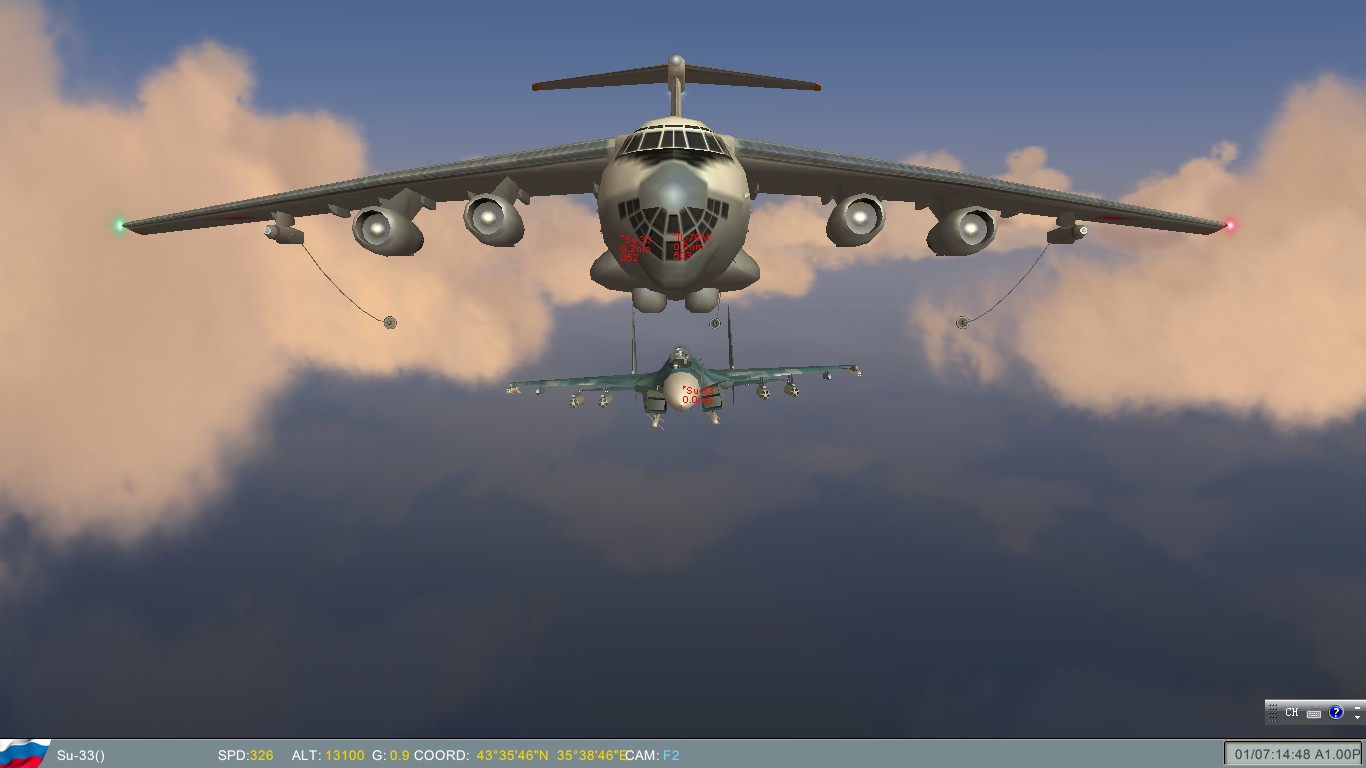Select the Su-33() aircraft name label
1366x768 pixels.
[x=80, y=756]
